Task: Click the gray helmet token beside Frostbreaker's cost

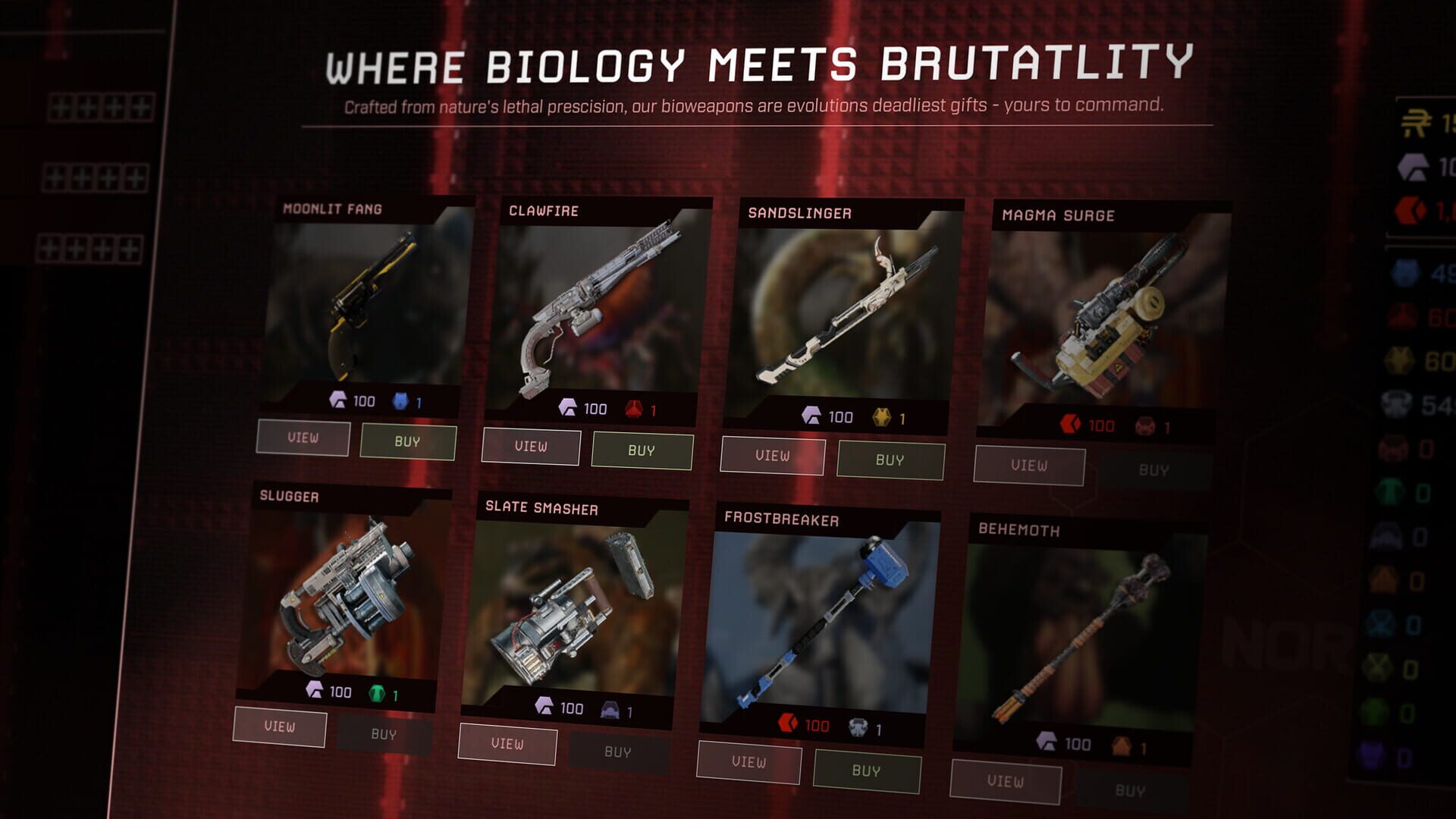Action: [x=858, y=725]
